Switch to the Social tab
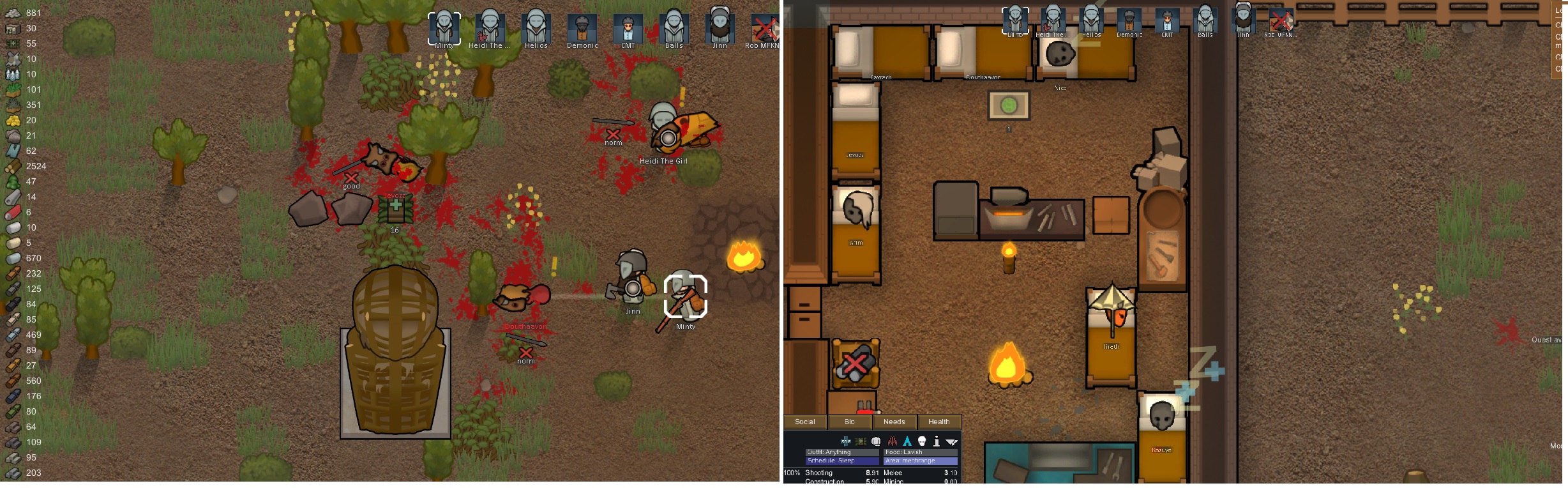 coord(804,422)
